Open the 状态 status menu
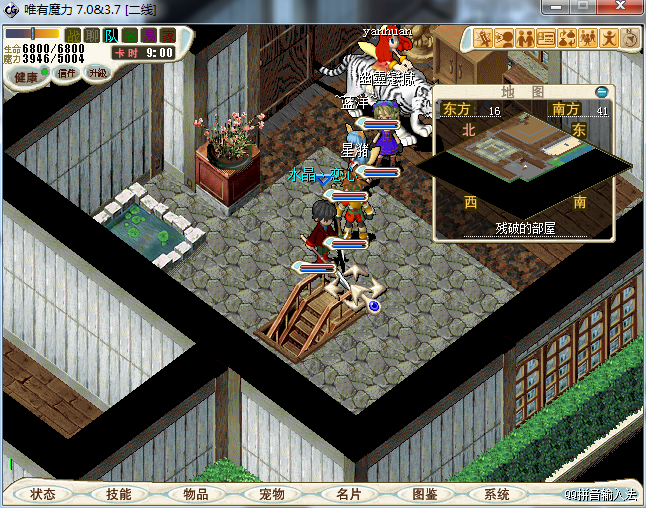Screen dimensions: 646x508 pyautogui.click(x=43, y=494)
